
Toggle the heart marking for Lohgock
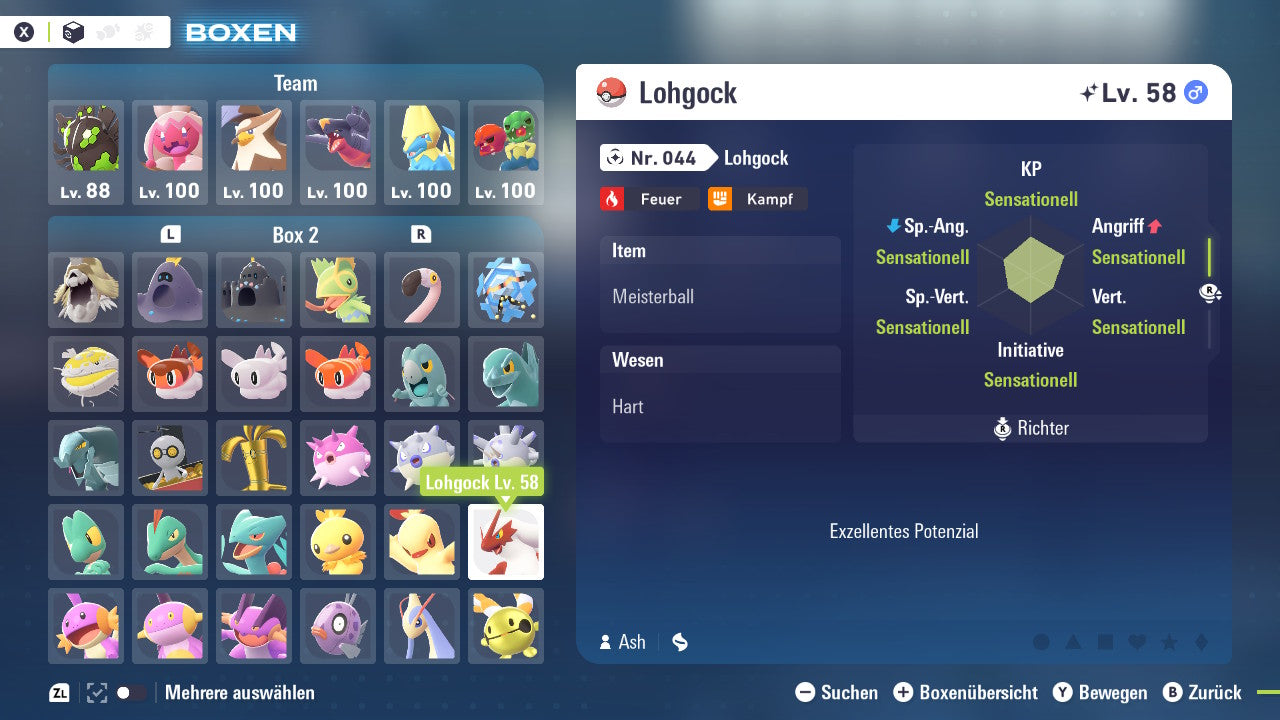1136,642
